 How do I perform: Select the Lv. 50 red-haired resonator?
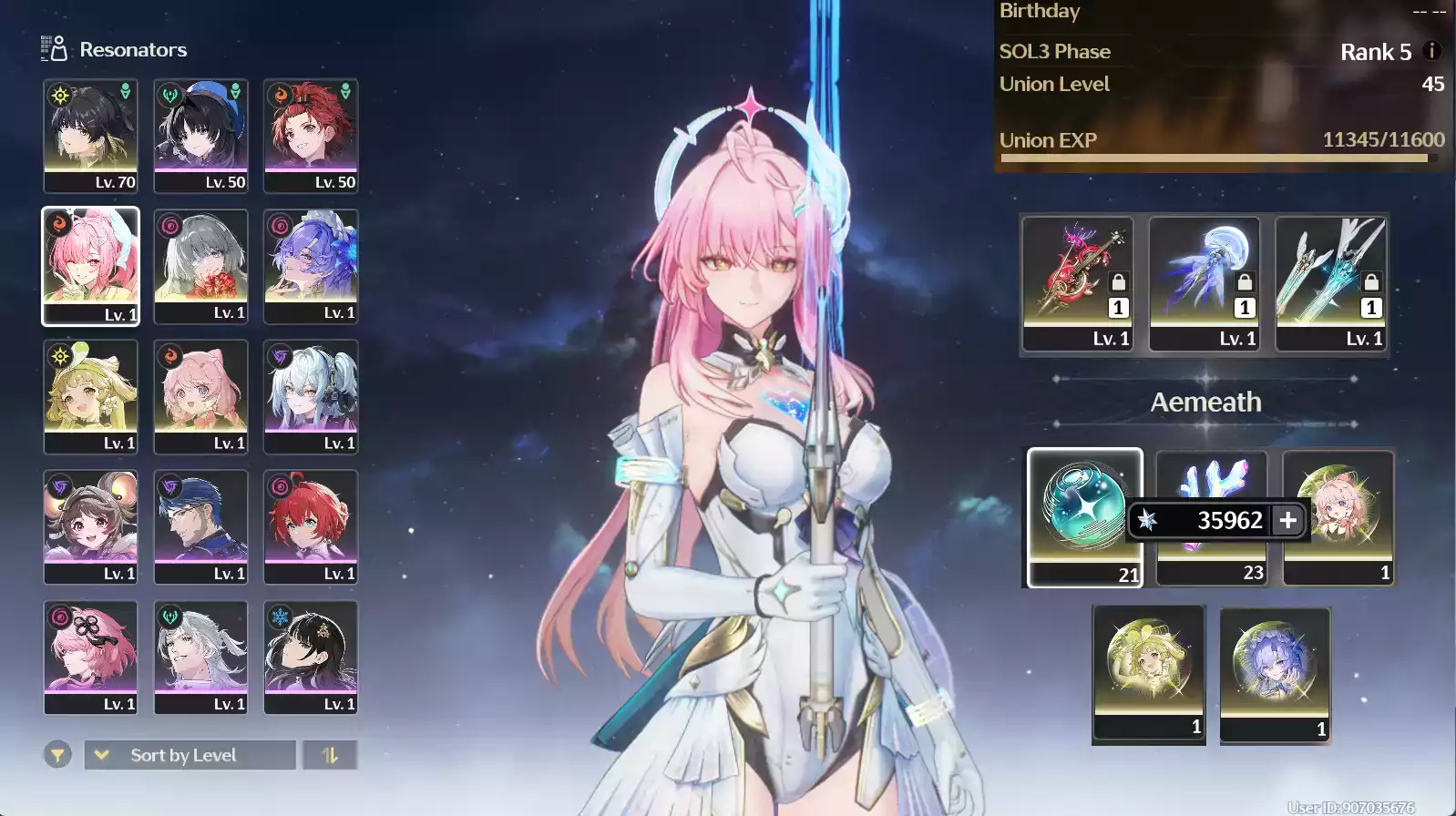[x=311, y=135]
